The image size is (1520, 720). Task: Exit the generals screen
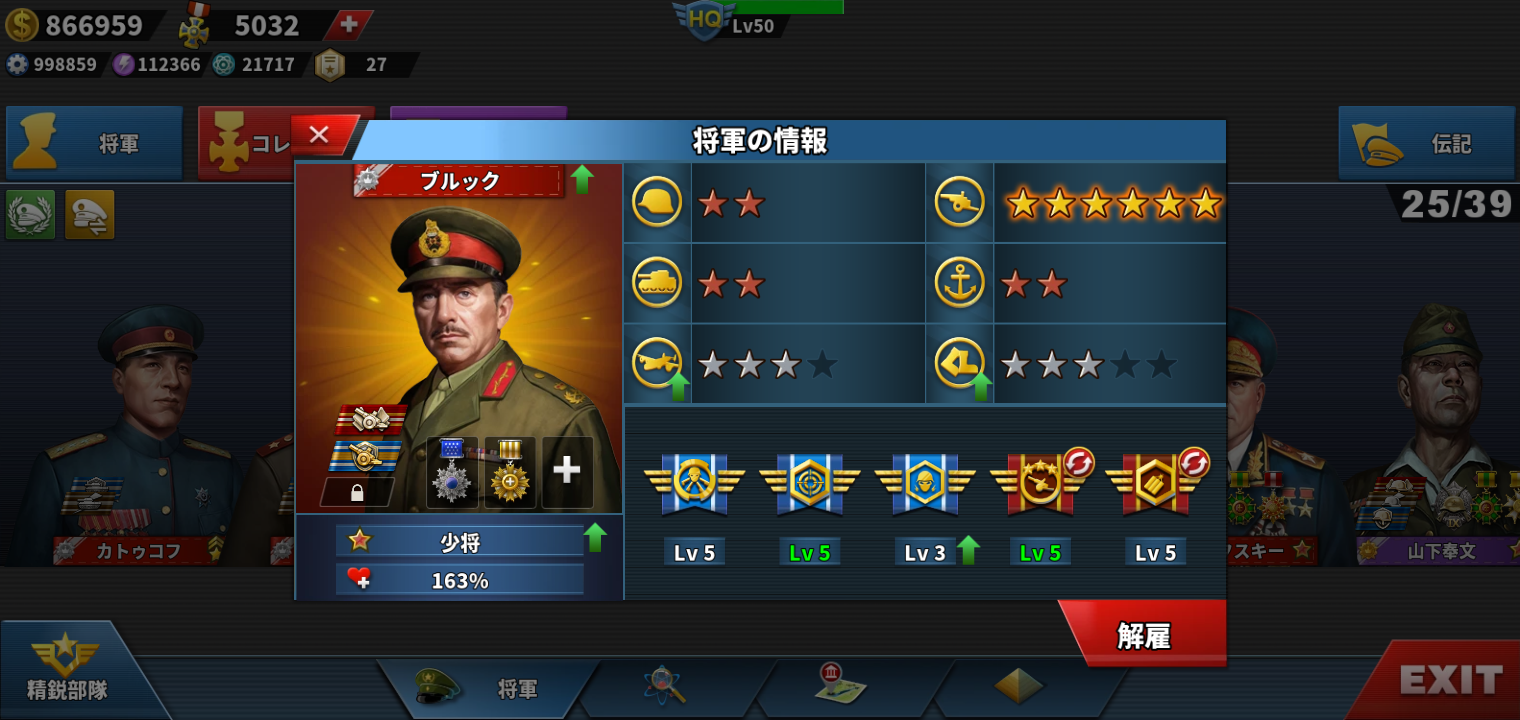(x=1450, y=681)
